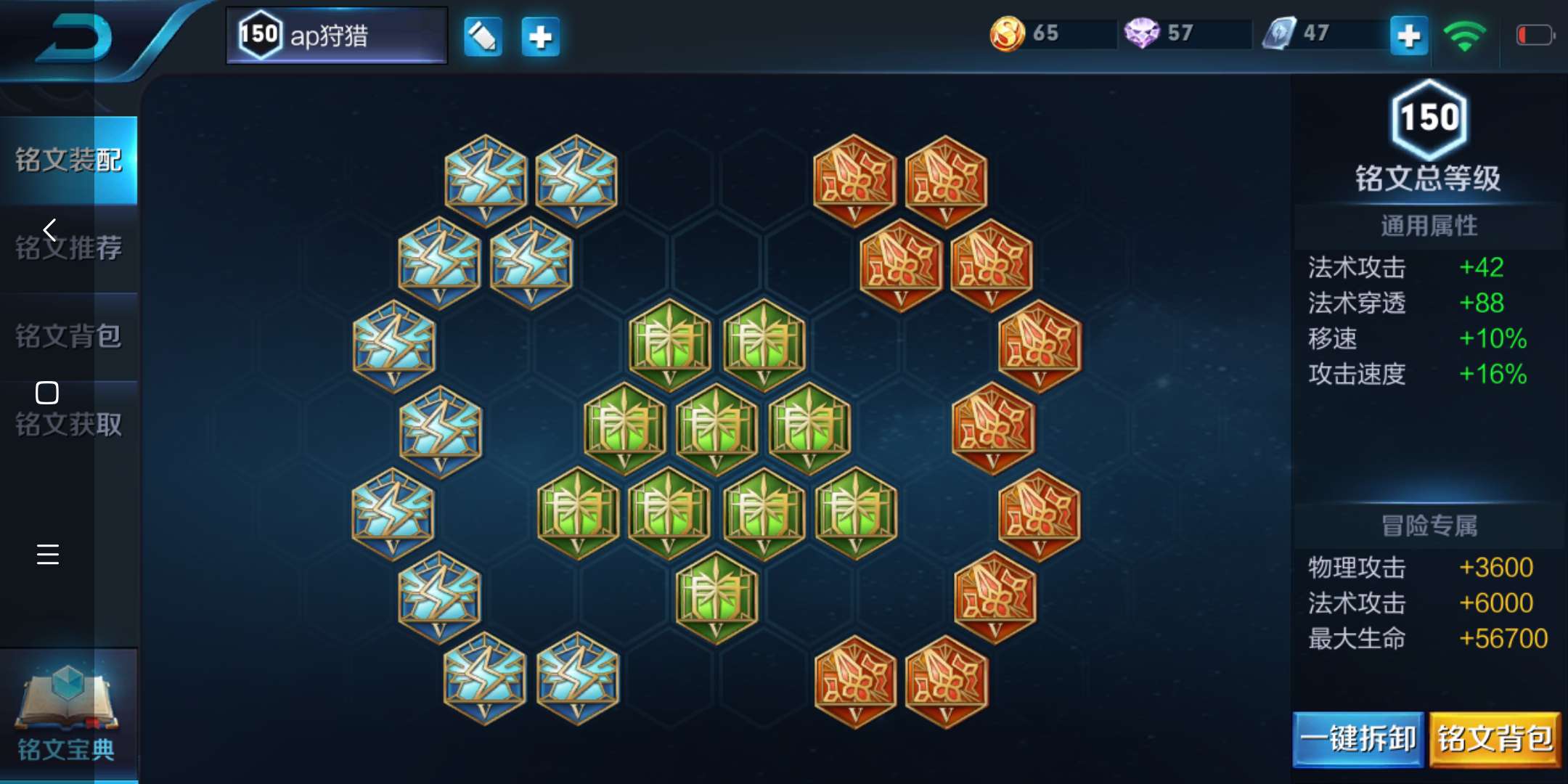Add a new rune page with plus button
This screenshot has height=784, width=1568.
[541, 36]
